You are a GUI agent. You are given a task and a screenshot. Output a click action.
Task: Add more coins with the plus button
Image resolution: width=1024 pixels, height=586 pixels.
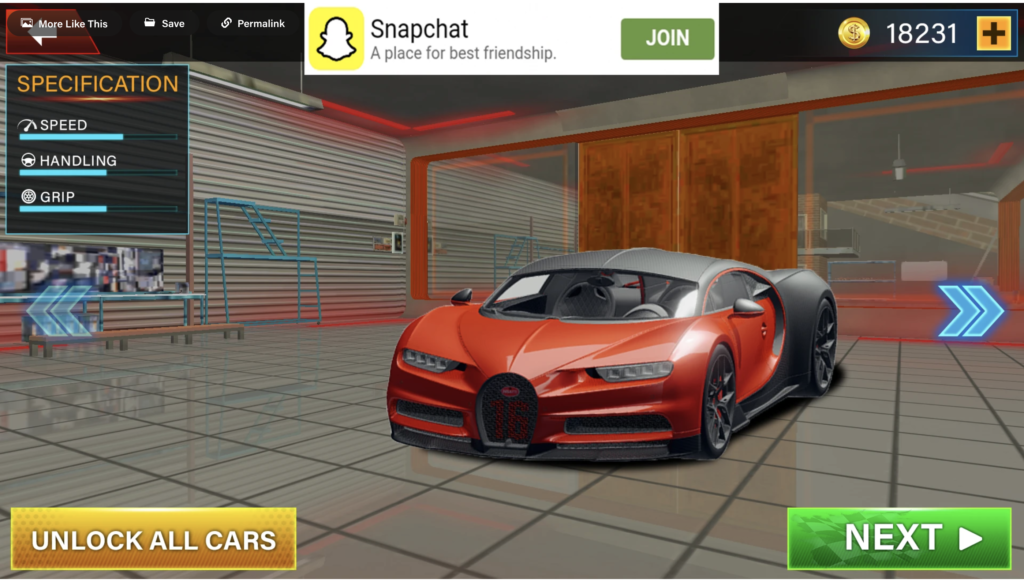click(x=993, y=34)
